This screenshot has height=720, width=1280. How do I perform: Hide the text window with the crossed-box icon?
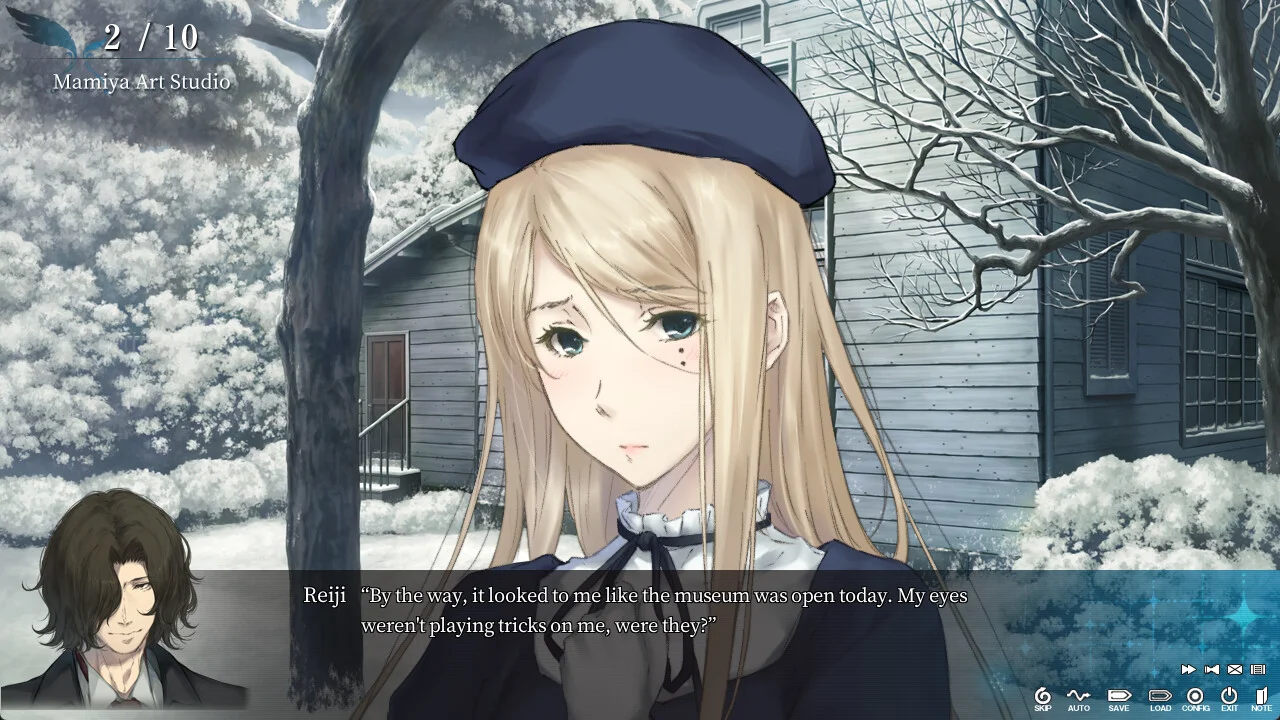[1235, 669]
